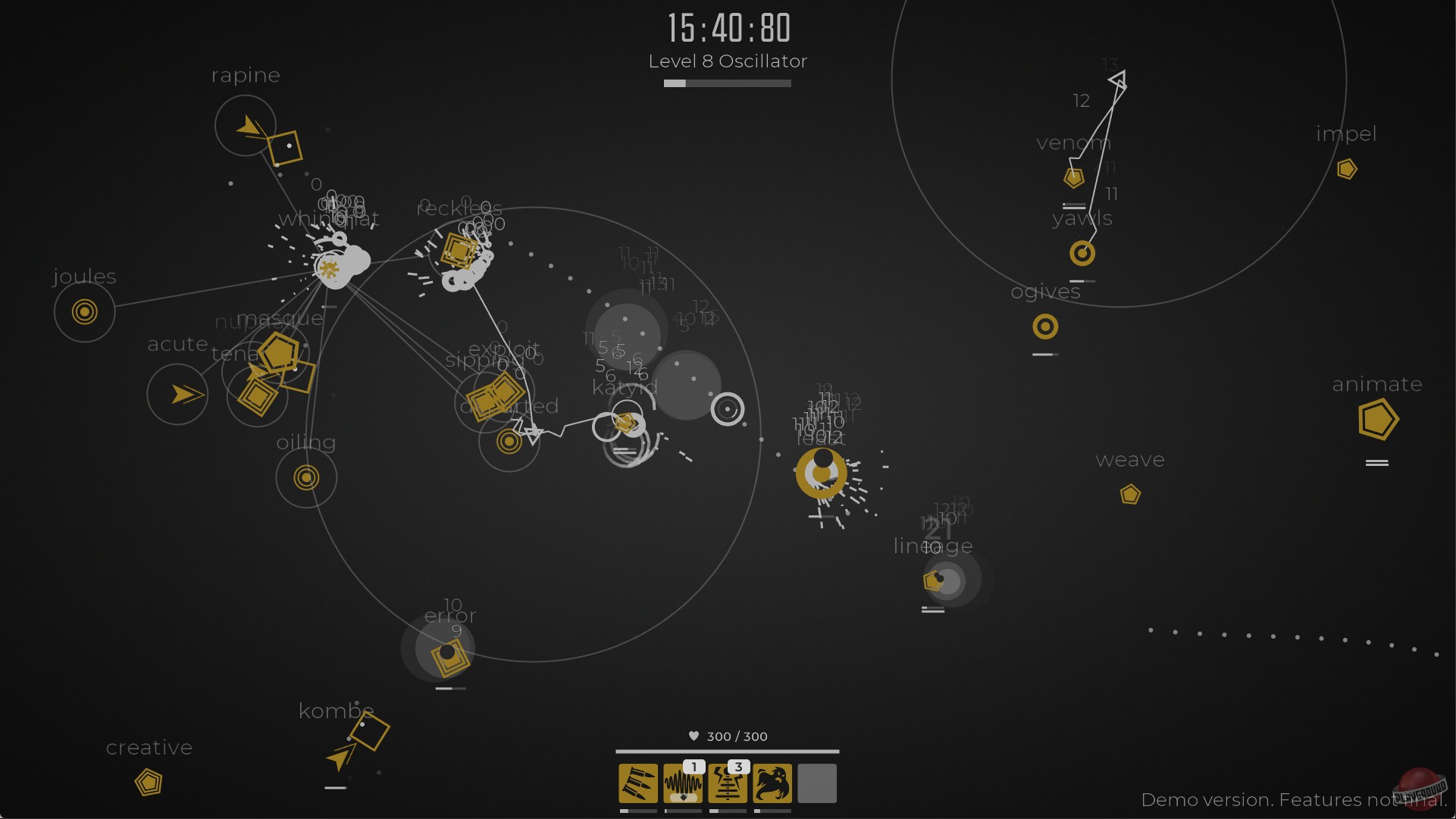Select the concentric circle turret at joules
Viewport: 1456px width, 819px height.
(83, 311)
